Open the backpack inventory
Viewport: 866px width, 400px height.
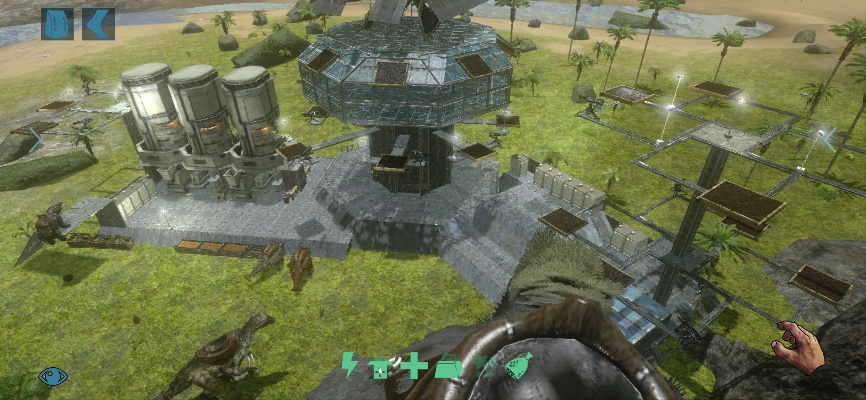point(57,24)
